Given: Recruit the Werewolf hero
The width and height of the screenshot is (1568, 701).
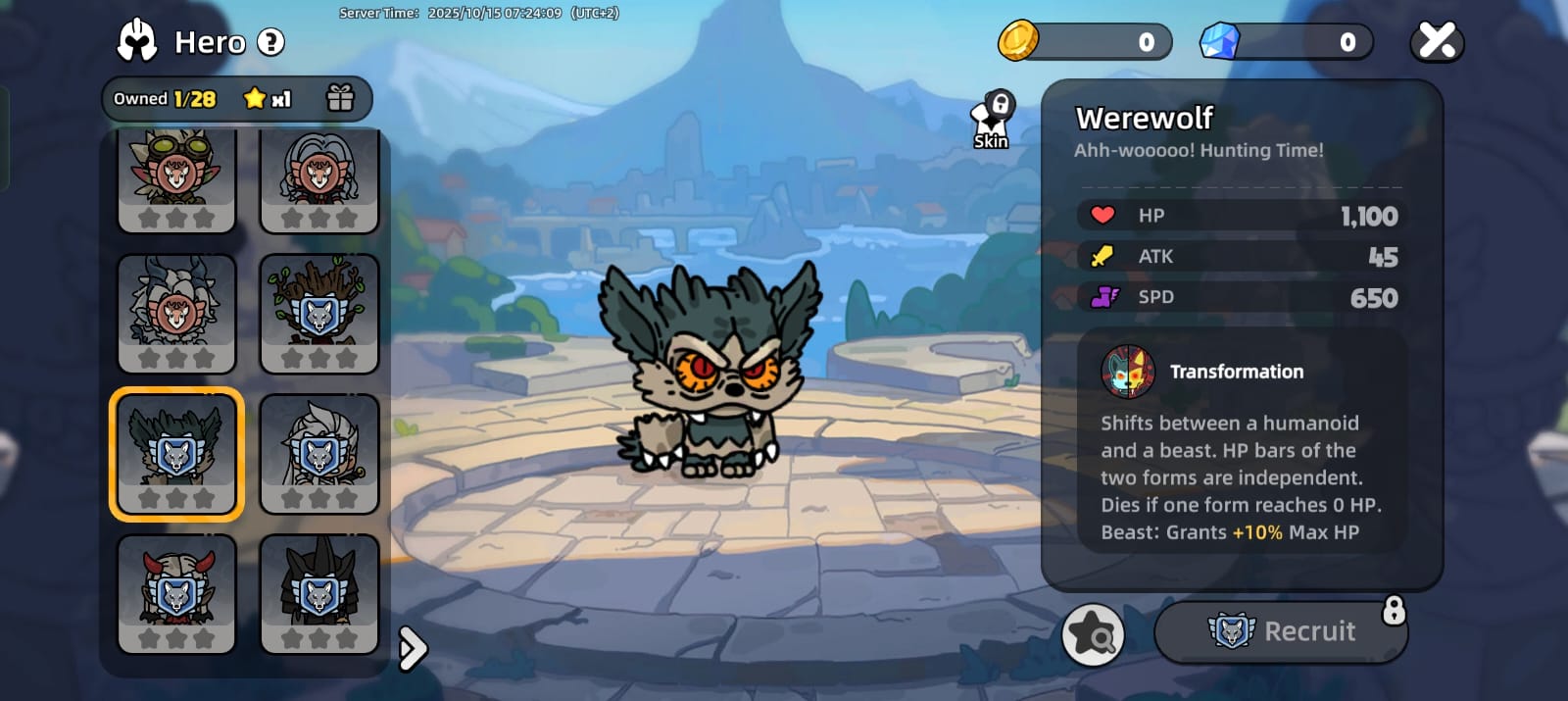Looking at the screenshot, I should point(1281,631).
